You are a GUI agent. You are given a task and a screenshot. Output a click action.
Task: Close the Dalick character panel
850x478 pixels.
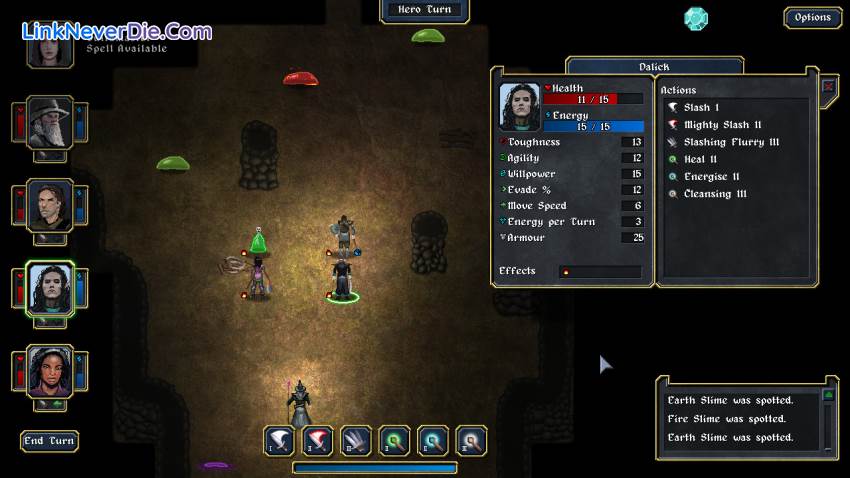point(828,87)
